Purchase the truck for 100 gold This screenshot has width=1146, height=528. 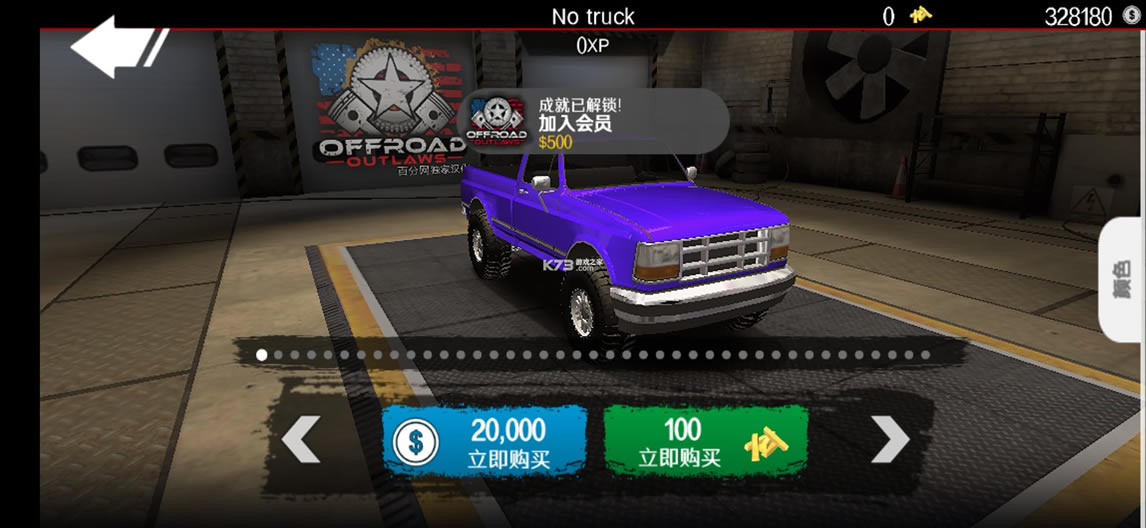pyautogui.click(x=705, y=441)
